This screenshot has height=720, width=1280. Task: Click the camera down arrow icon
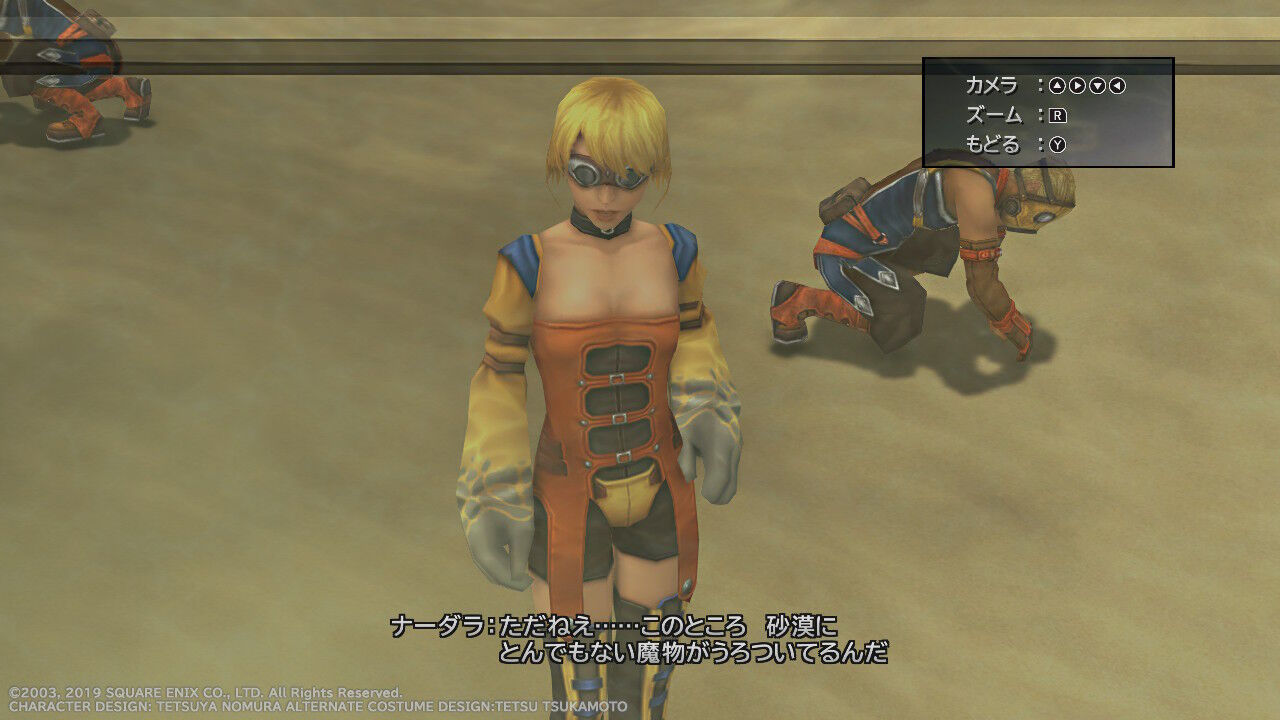click(1097, 86)
